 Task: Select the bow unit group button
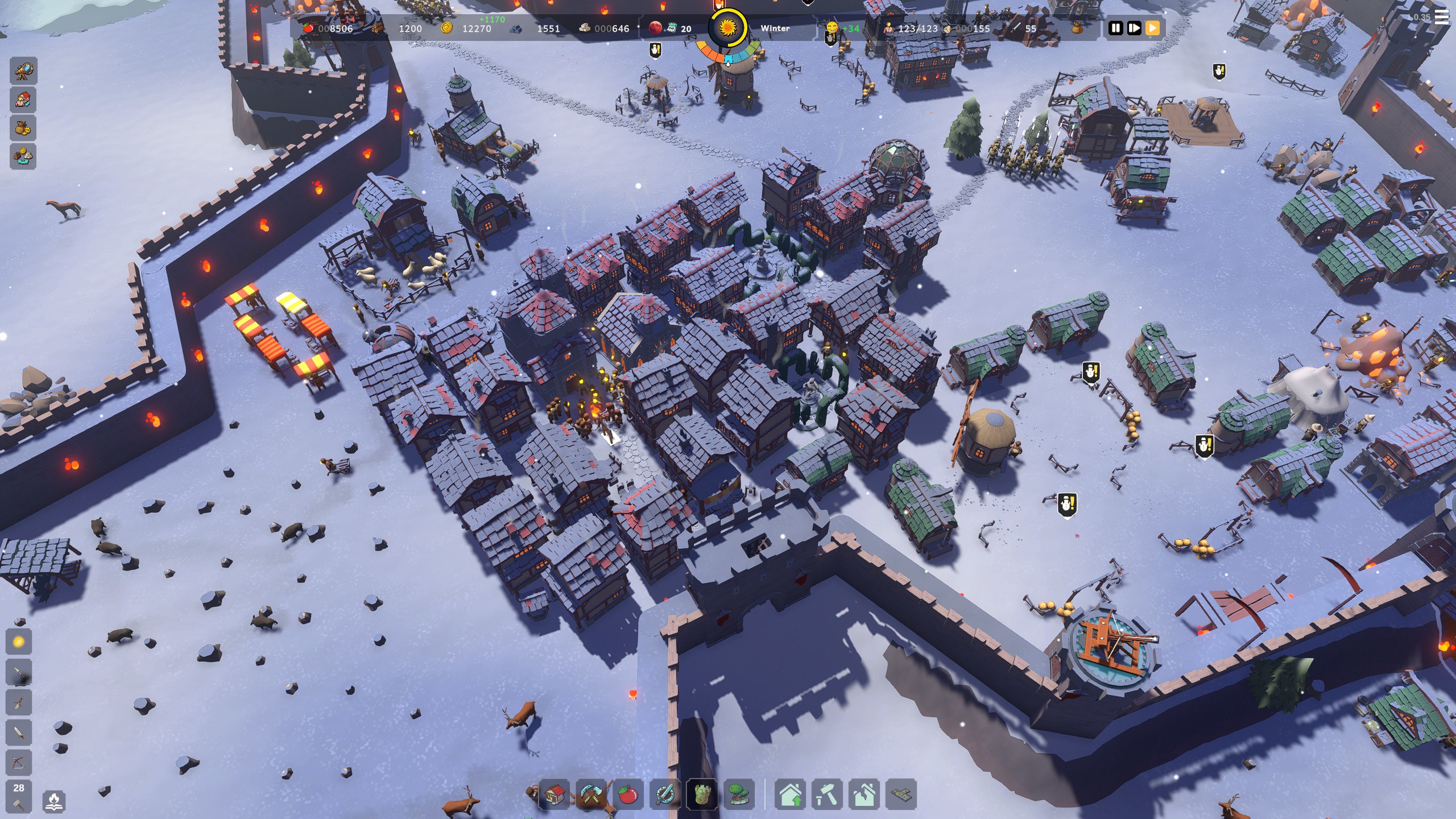click(19, 762)
